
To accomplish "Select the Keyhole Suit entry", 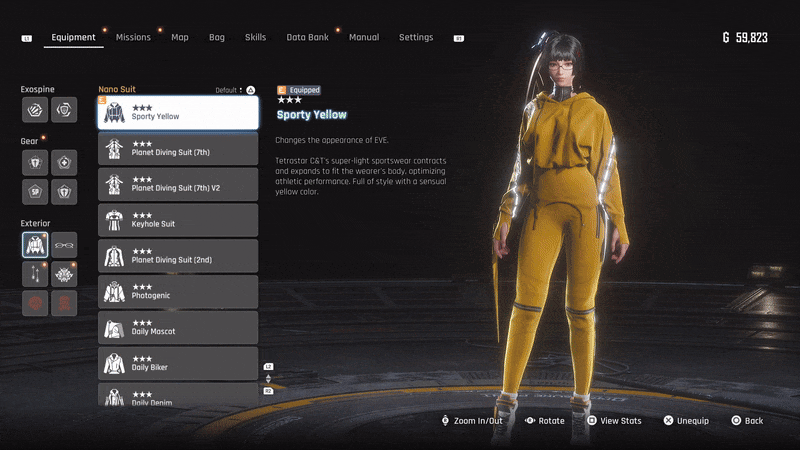I will click(178, 220).
